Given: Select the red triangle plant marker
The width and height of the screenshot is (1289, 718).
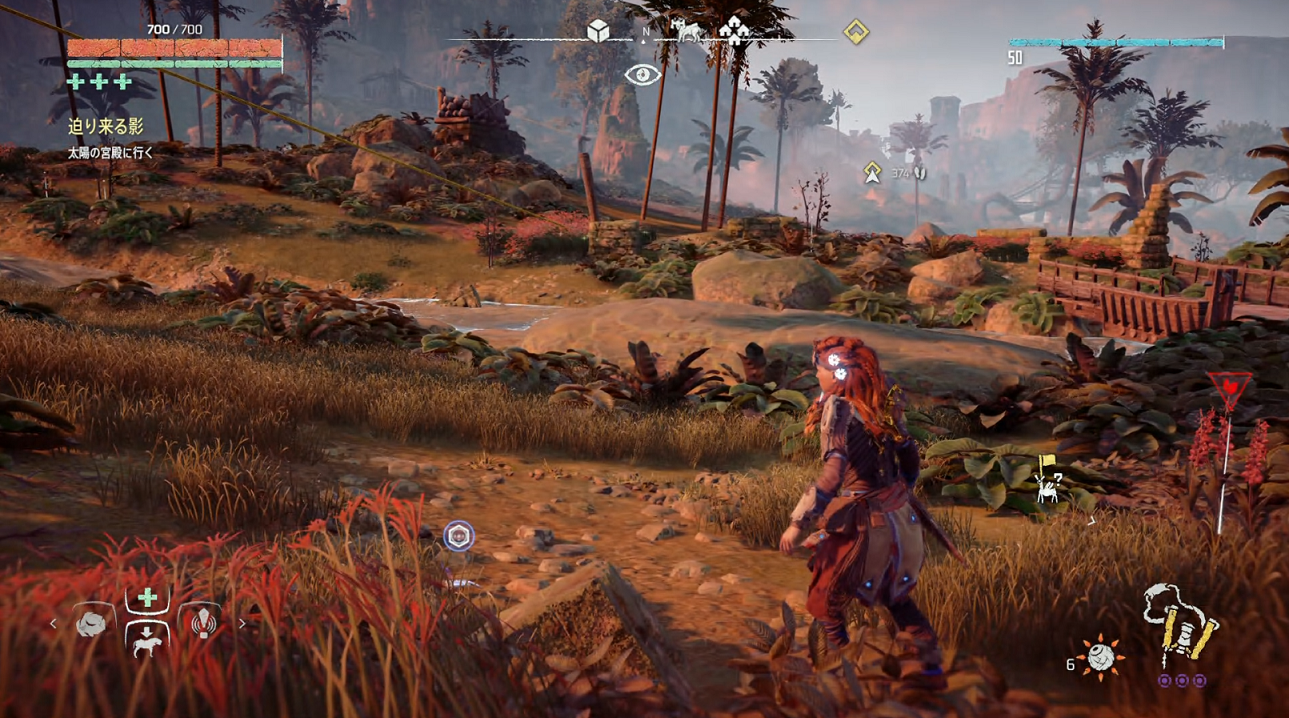Looking at the screenshot, I should [1228, 388].
